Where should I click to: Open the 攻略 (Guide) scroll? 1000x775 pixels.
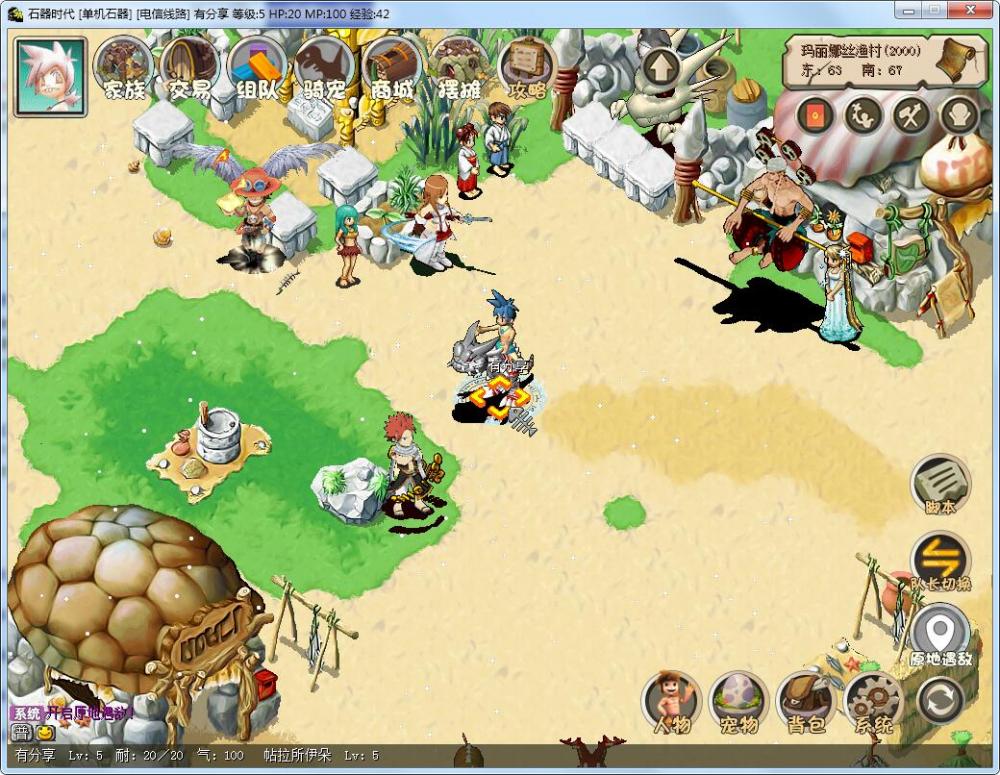(x=527, y=67)
